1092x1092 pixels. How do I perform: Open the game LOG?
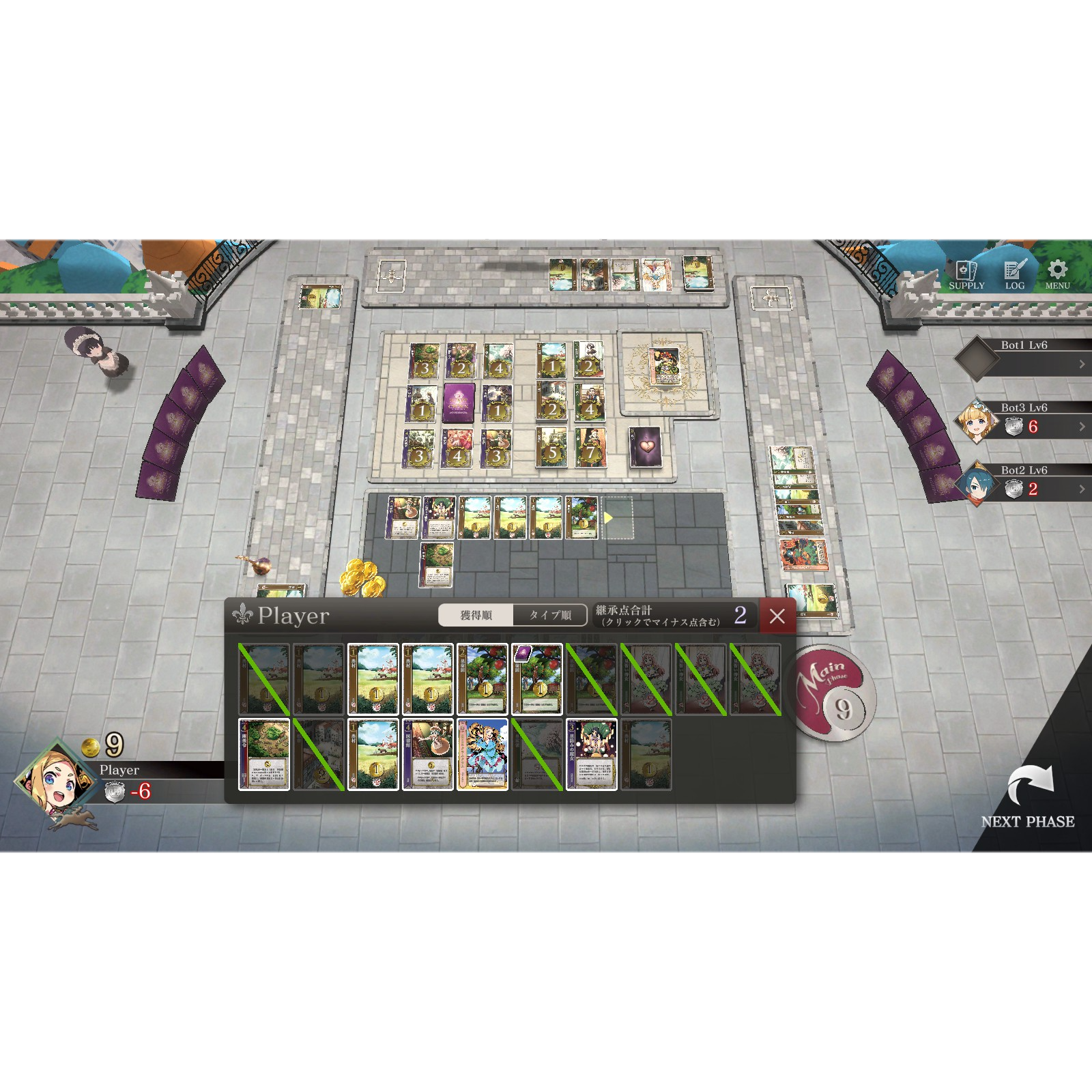tap(1011, 273)
